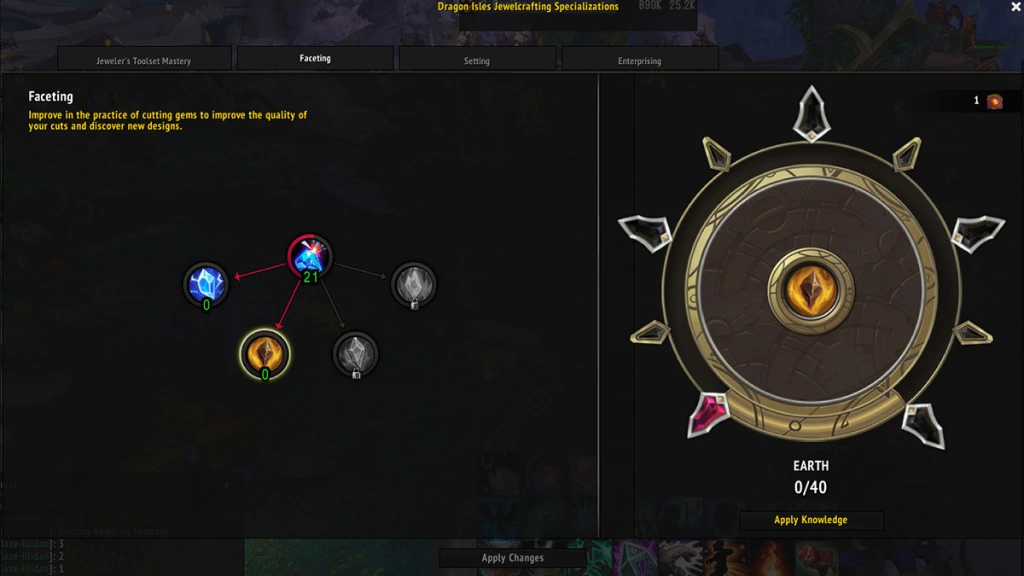The width and height of the screenshot is (1024, 576).
Task: Close the specializations window
Action: [x=1016, y=7]
